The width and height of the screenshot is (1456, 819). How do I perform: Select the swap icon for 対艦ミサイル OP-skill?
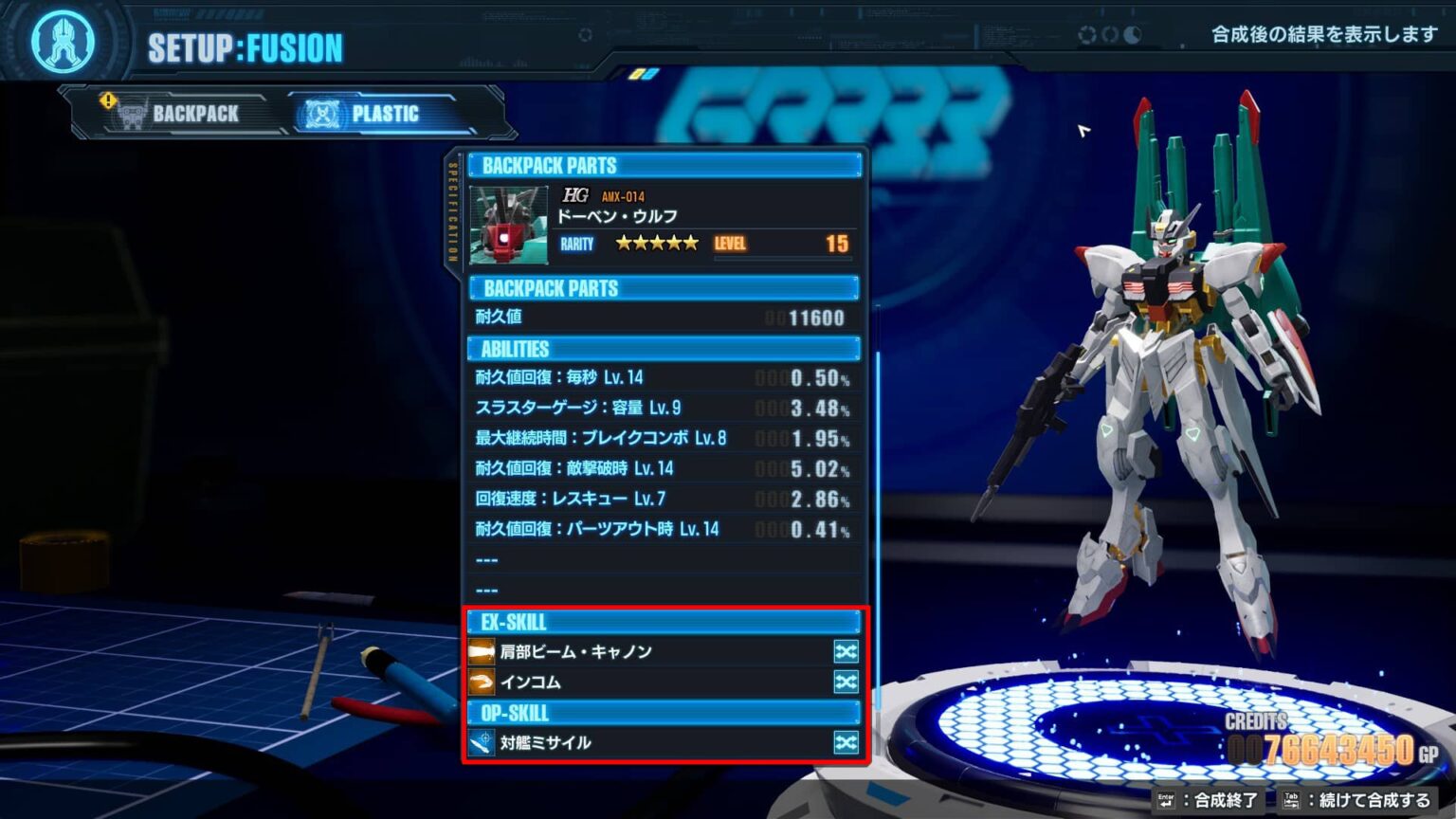[x=845, y=743]
